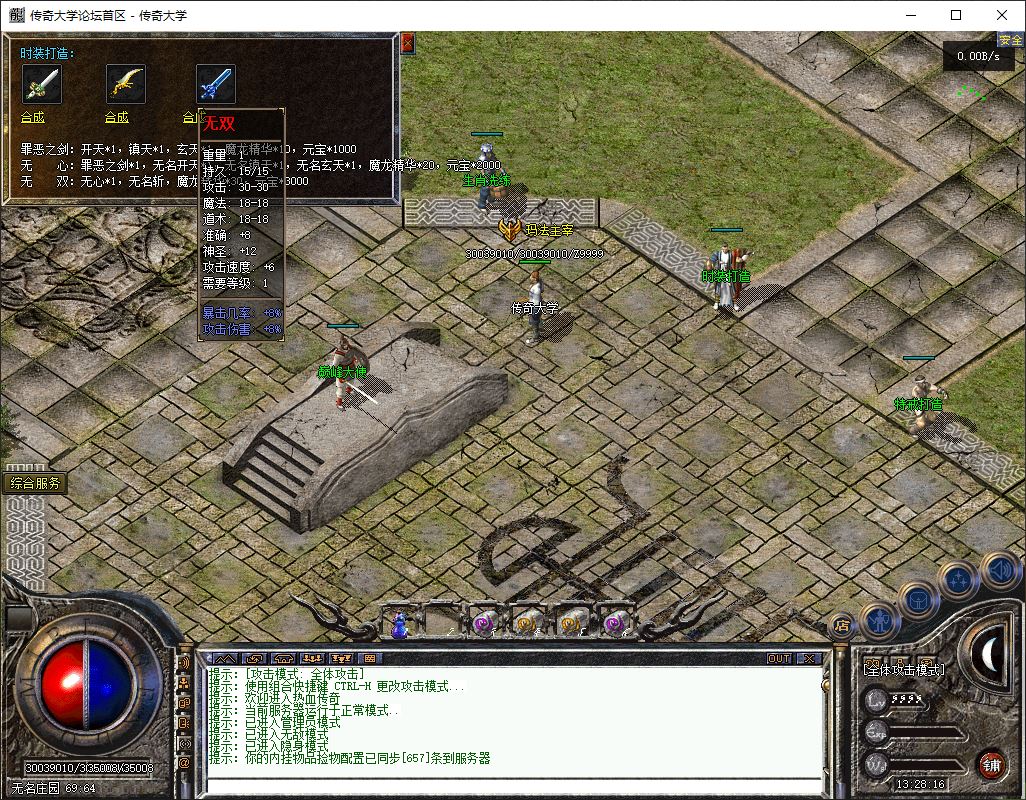Select the white-bladed sword icon
This screenshot has width=1026, height=800.
(x=41, y=84)
